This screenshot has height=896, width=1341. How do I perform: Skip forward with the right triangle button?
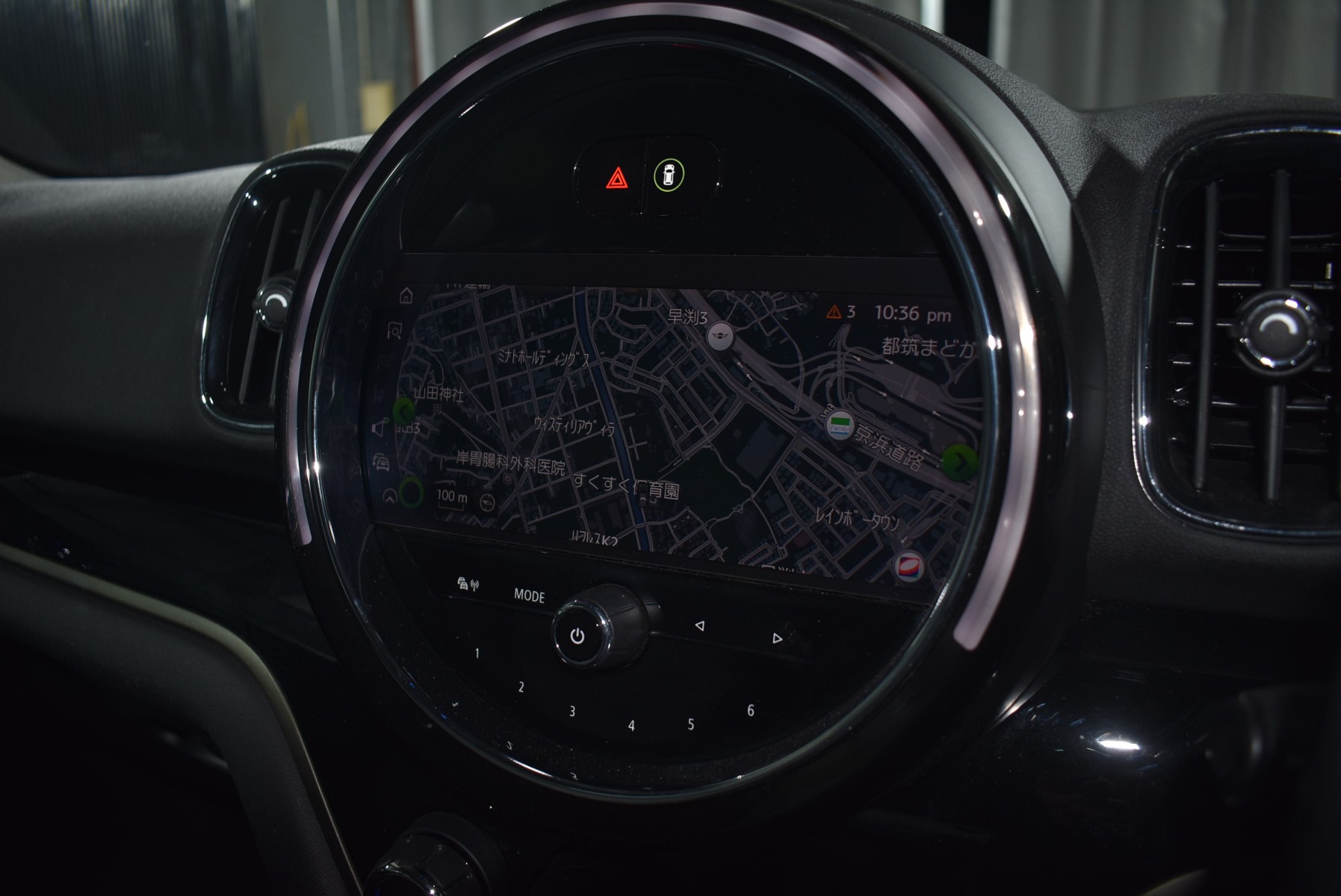pos(777,638)
